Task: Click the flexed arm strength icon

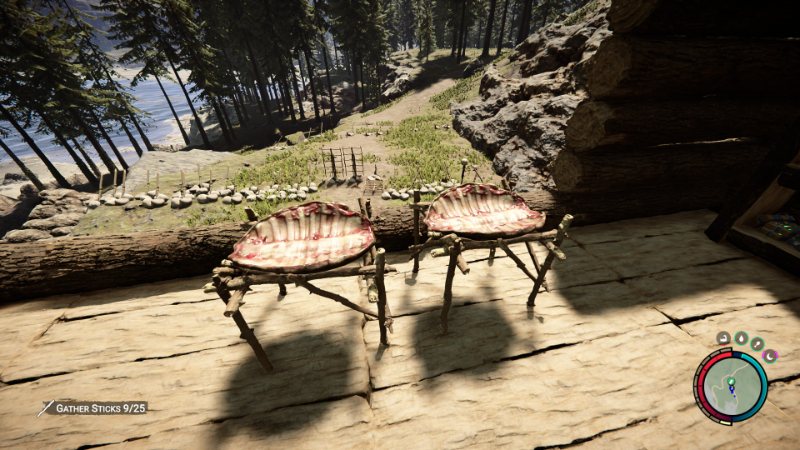Action: click(x=723, y=338)
